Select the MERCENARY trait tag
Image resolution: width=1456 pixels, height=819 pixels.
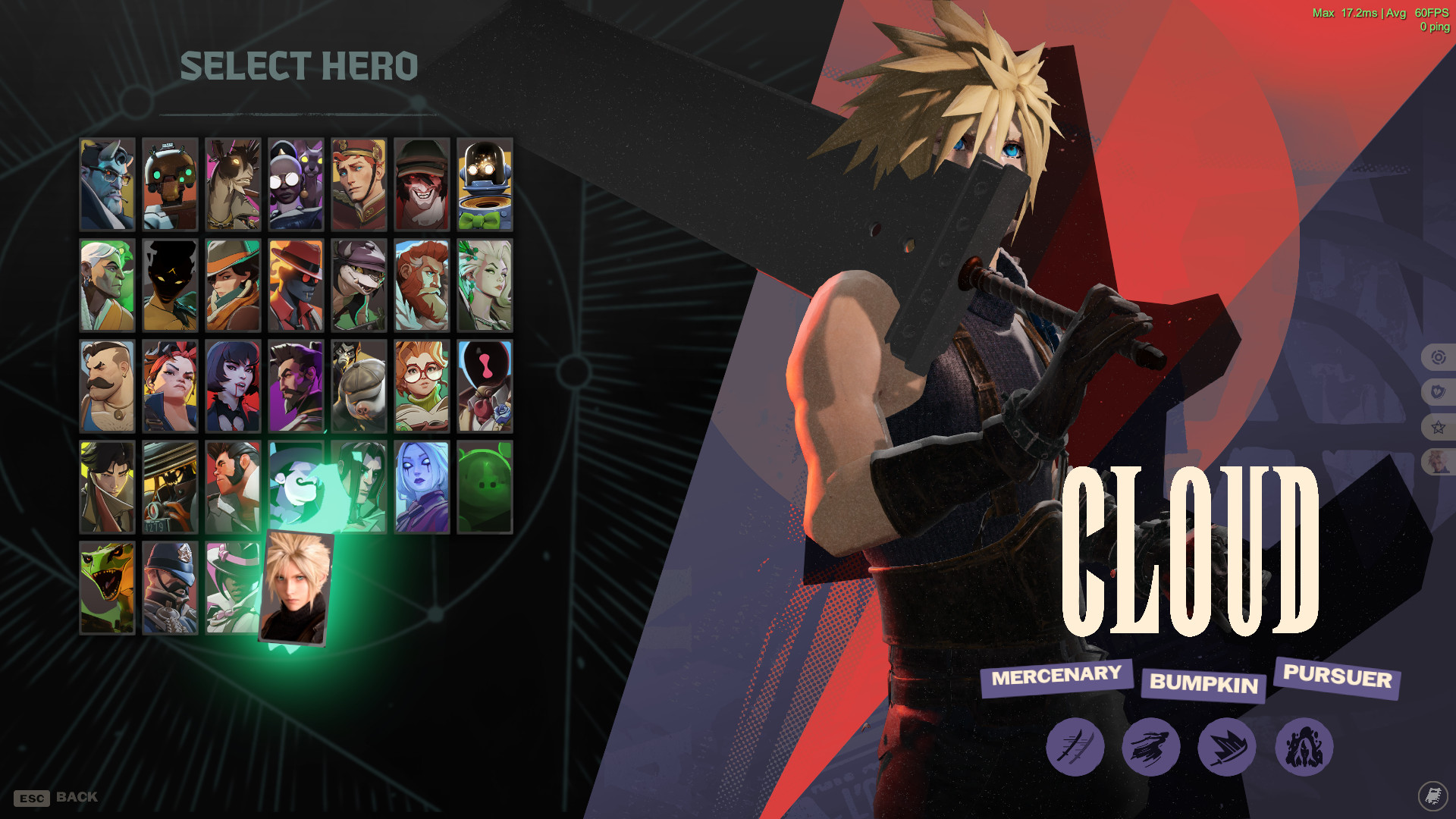point(1057,676)
